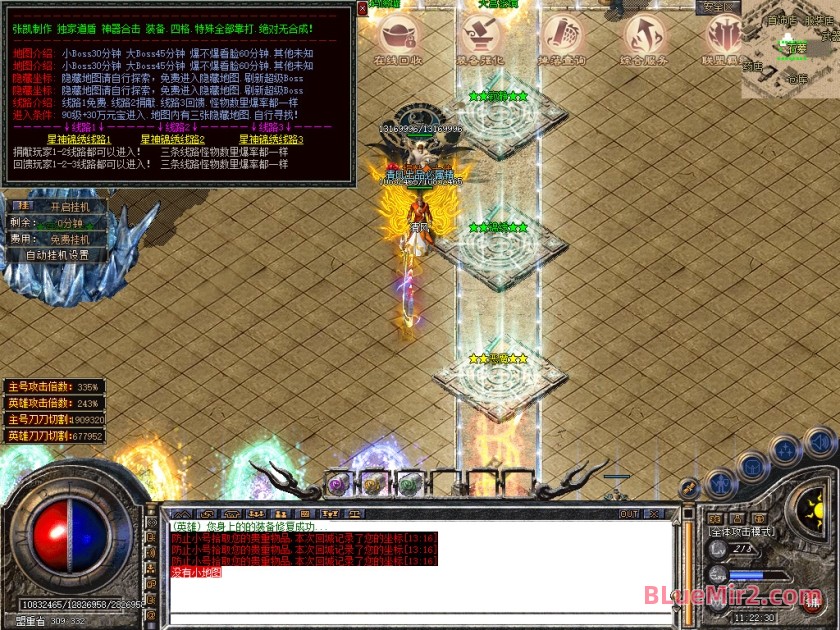Image resolution: width=840 pixels, height=630 pixels.
Task: Start auto-battle with 开启挂机
Action: (x=69, y=206)
